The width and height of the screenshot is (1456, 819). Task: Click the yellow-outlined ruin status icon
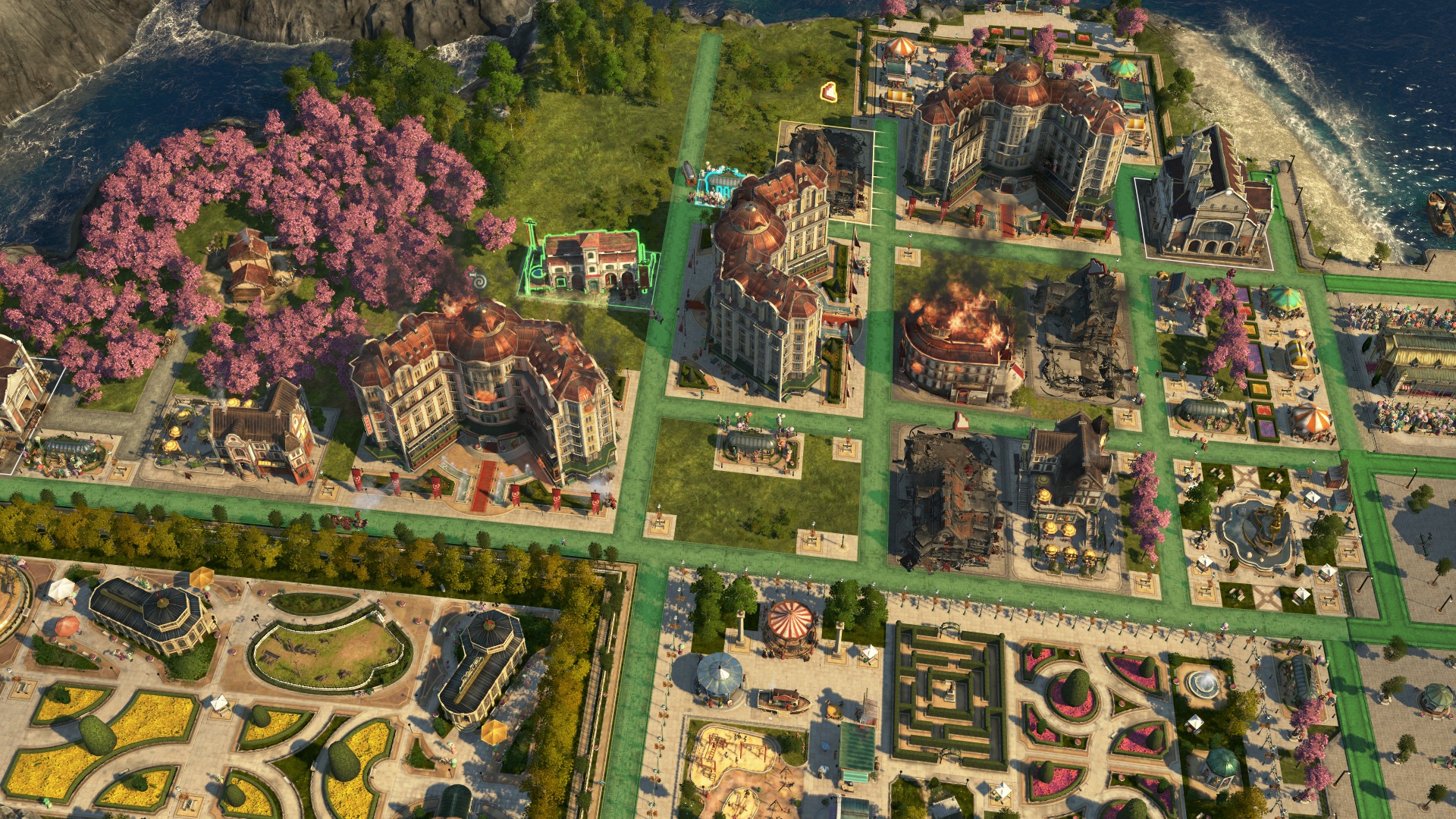(830, 92)
